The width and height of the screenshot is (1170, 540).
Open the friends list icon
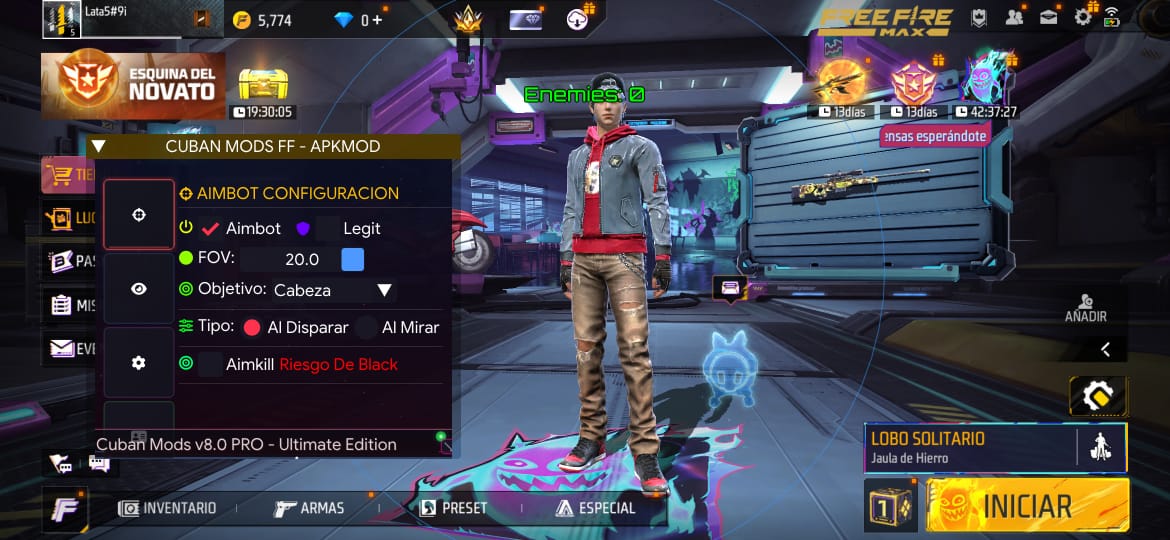(x=1015, y=17)
